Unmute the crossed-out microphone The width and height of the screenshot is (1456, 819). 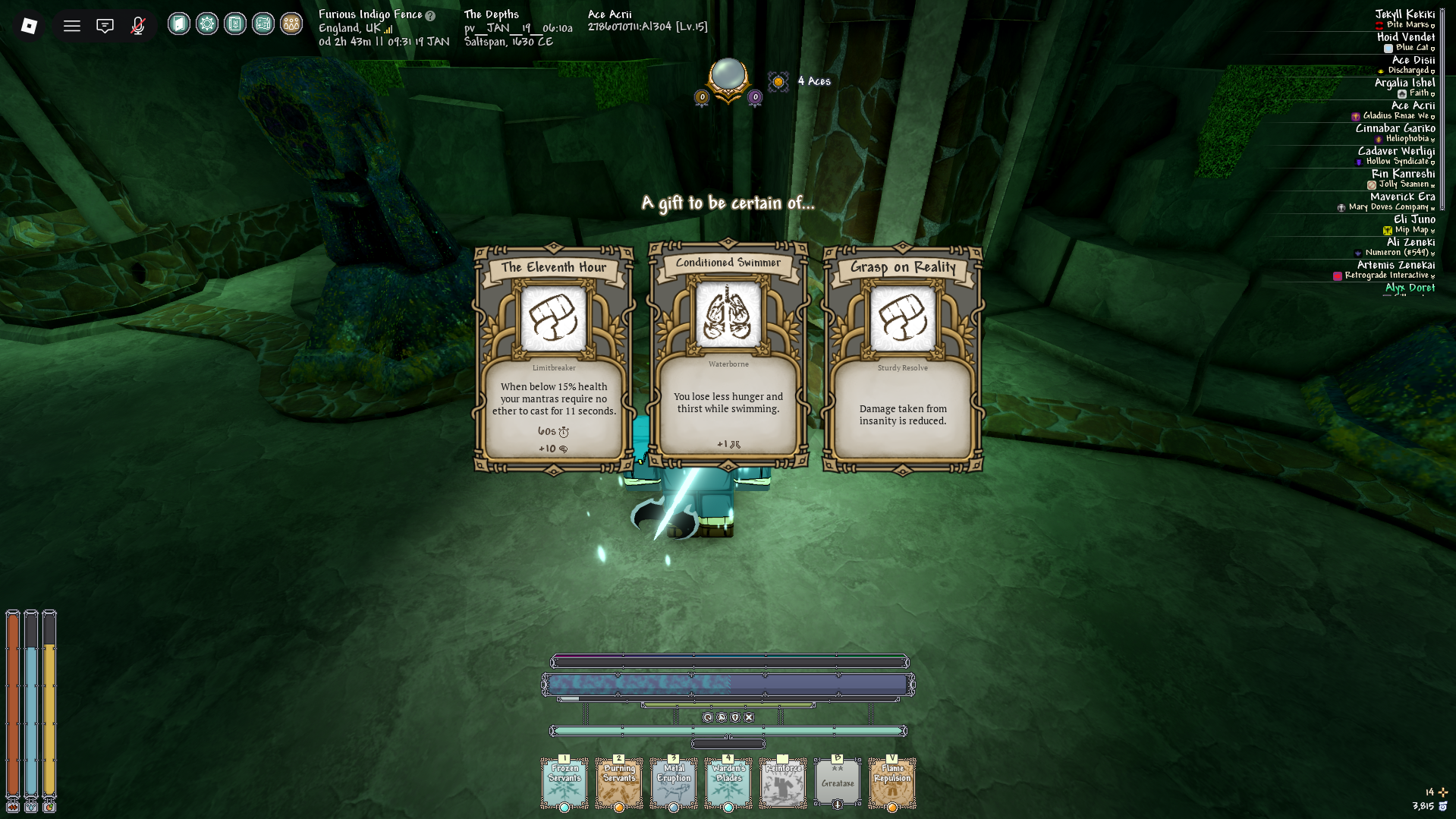point(137,26)
